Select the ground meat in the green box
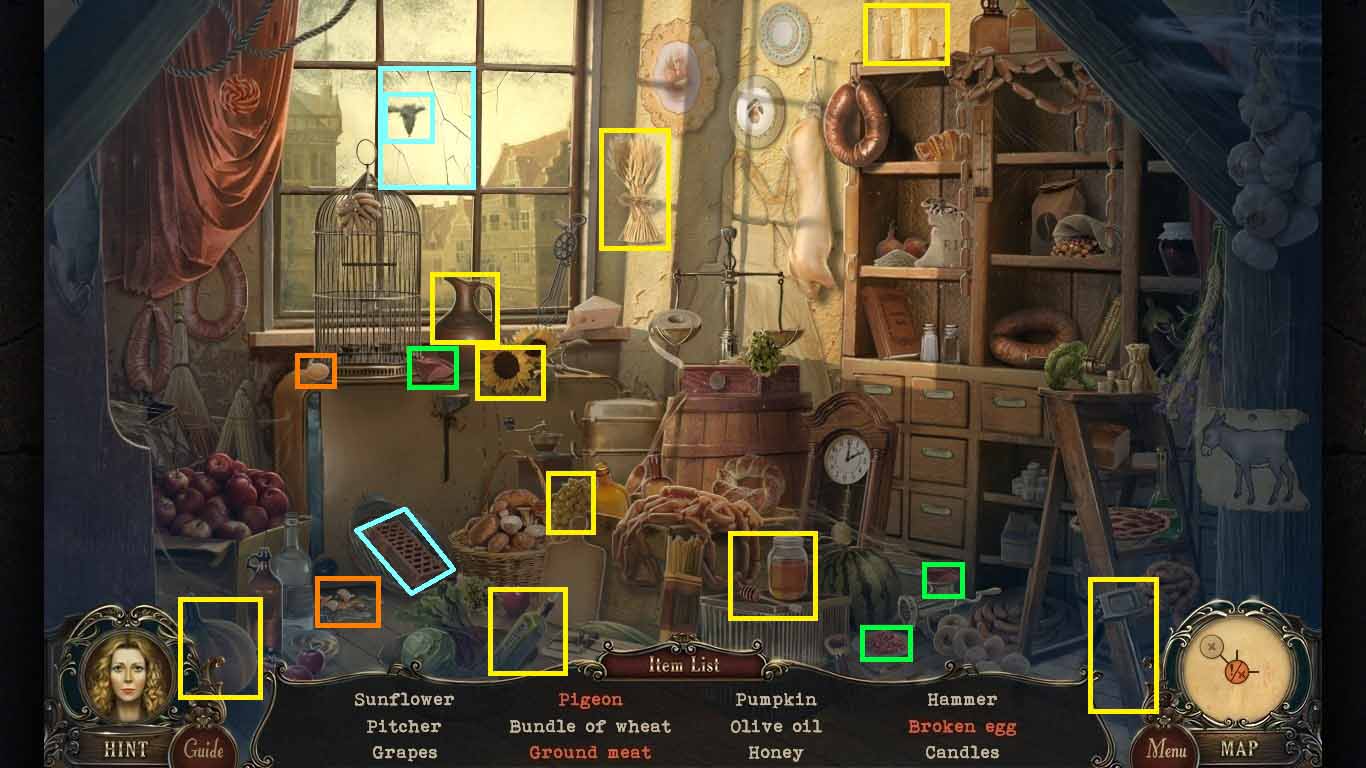The width and height of the screenshot is (1366, 768). click(433, 370)
